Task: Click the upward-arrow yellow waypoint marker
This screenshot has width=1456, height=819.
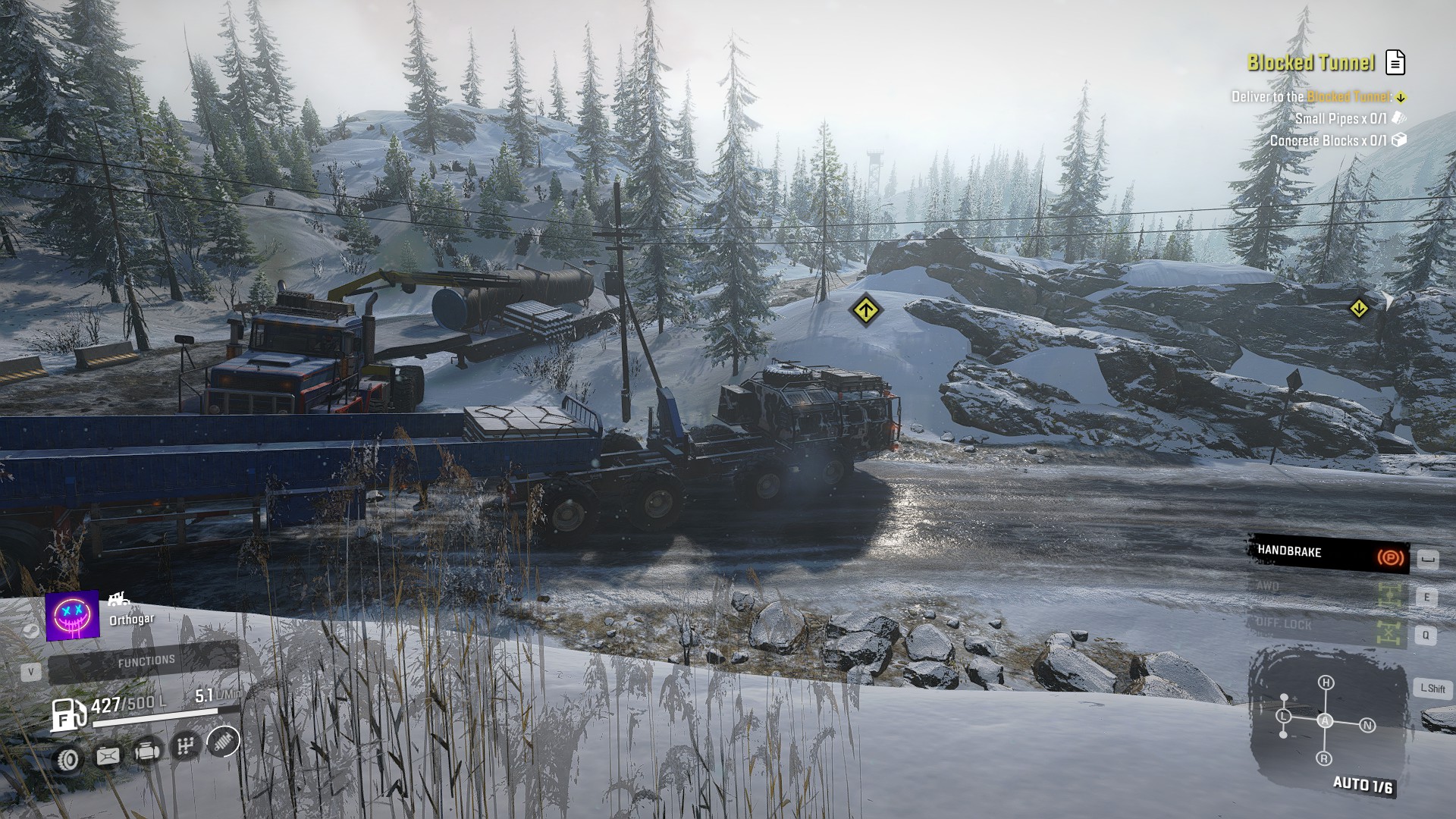Action: point(864,310)
